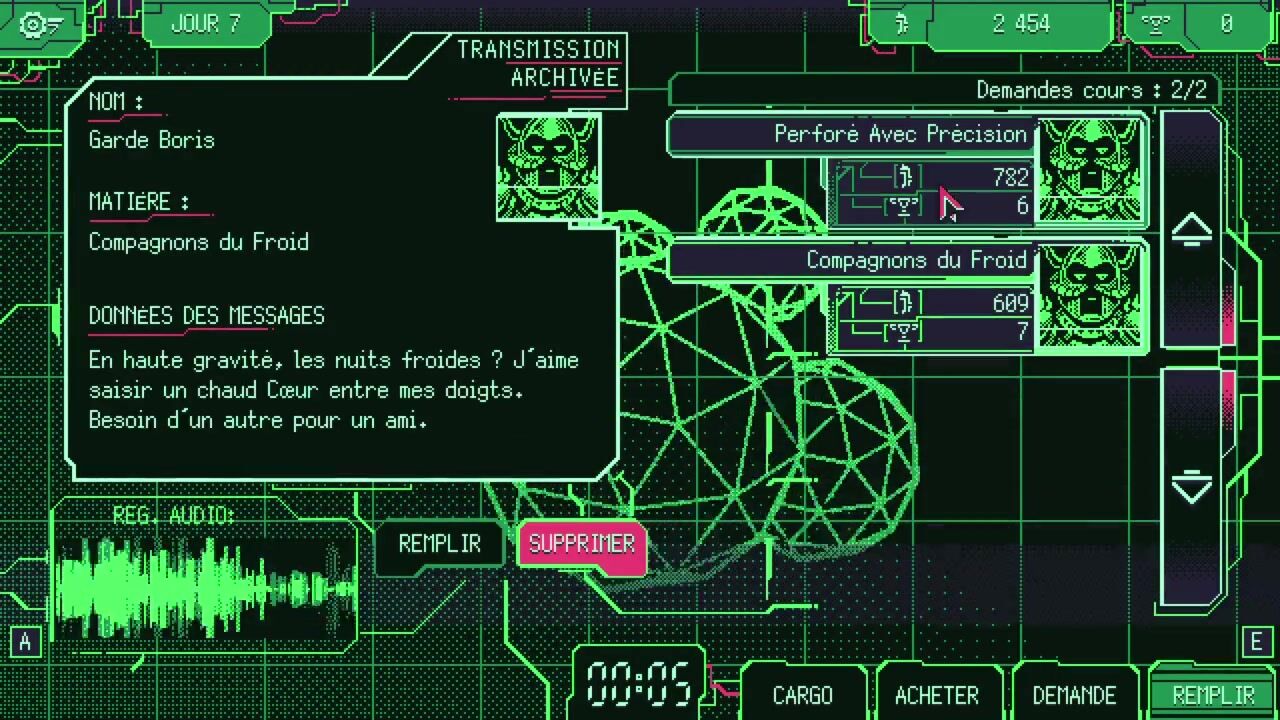Show the DEMANDE tab

pos(1074,695)
